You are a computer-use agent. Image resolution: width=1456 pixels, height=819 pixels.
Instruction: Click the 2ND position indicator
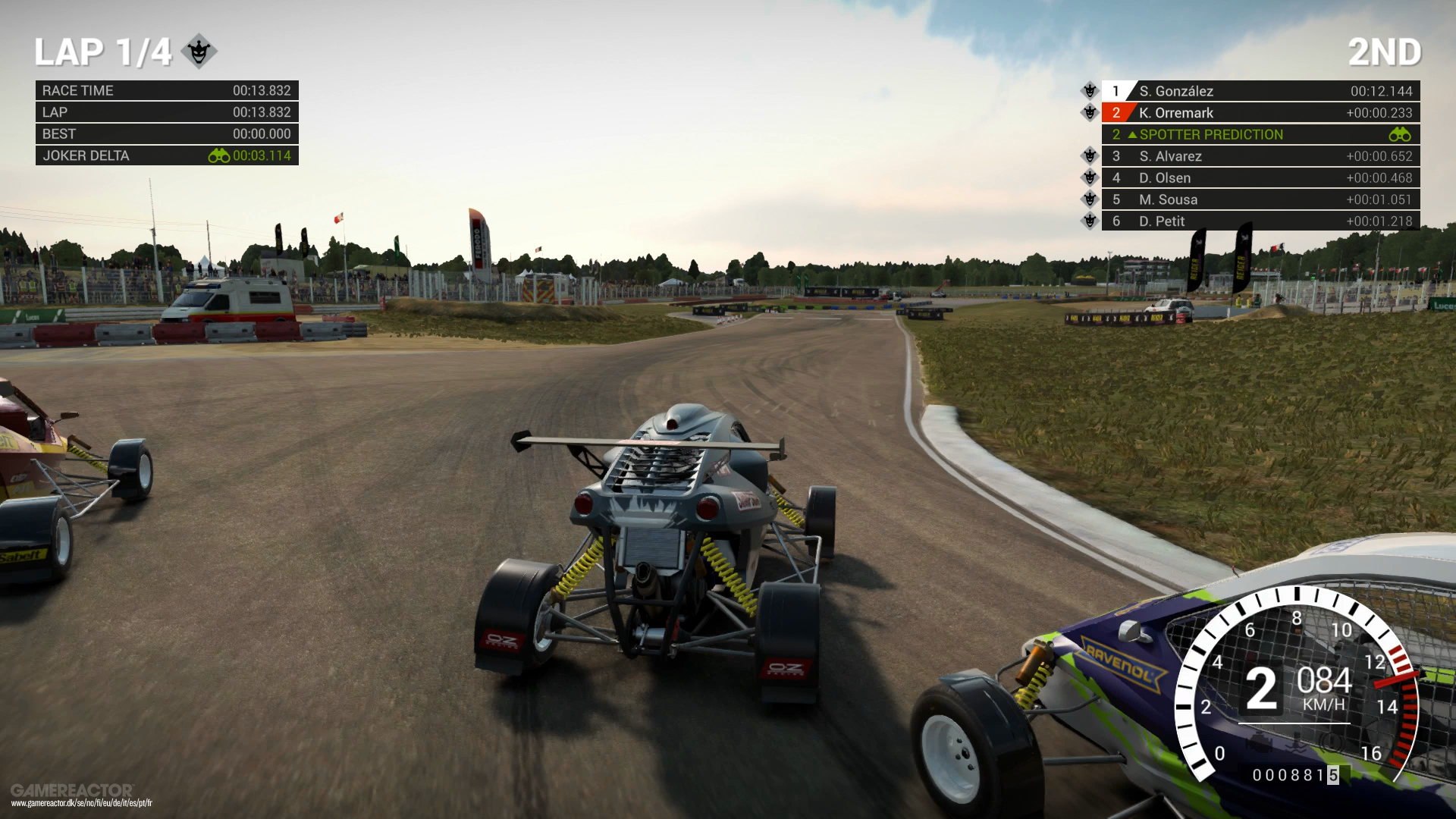[x=1384, y=52]
